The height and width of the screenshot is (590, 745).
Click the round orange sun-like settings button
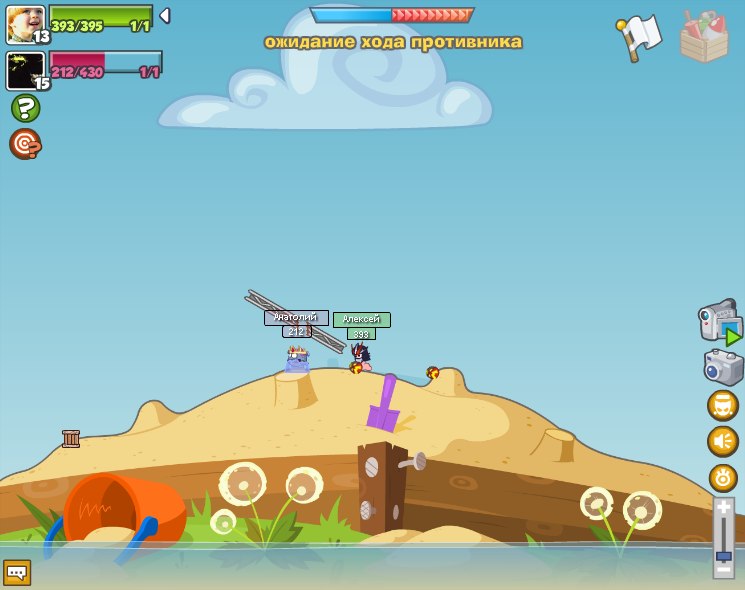point(723,477)
